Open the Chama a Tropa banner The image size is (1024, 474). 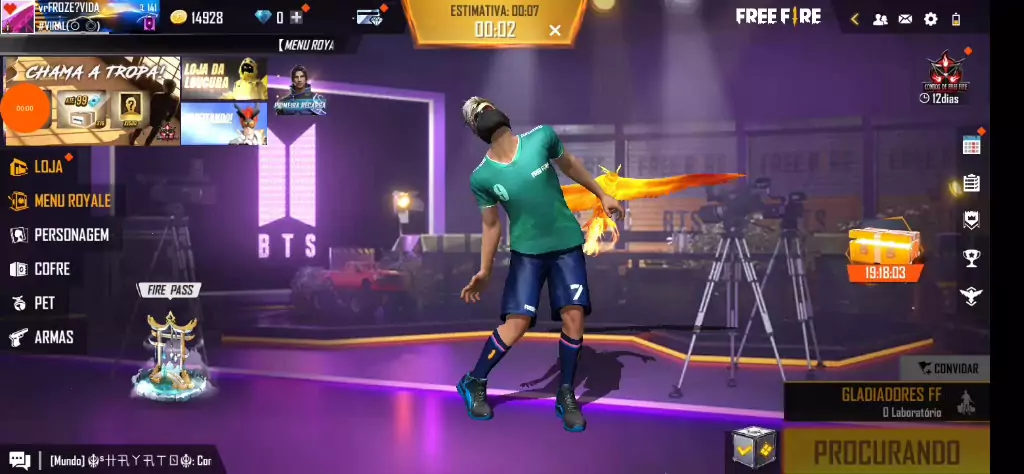93,100
